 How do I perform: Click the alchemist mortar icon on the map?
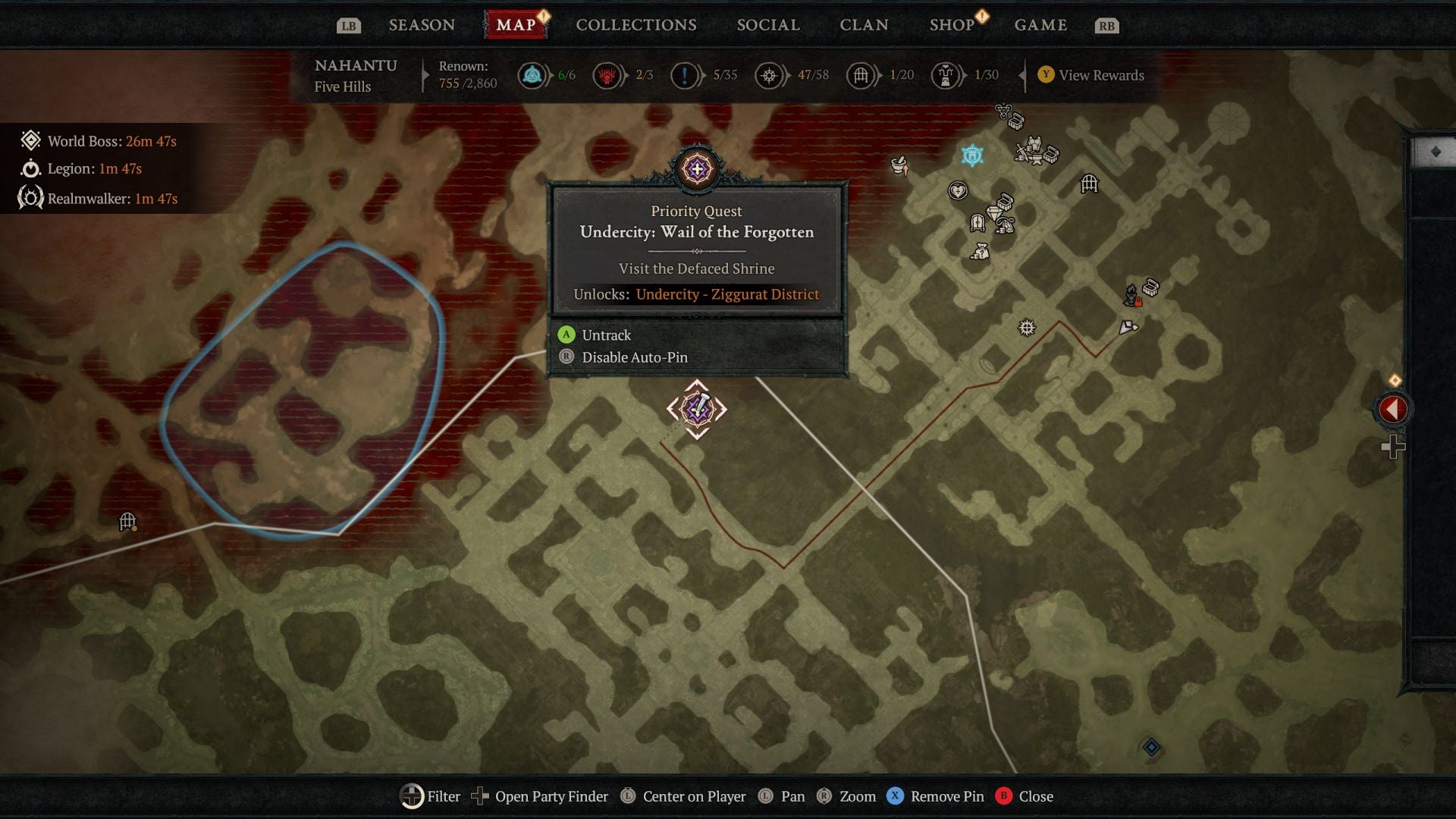click(899, 164)
